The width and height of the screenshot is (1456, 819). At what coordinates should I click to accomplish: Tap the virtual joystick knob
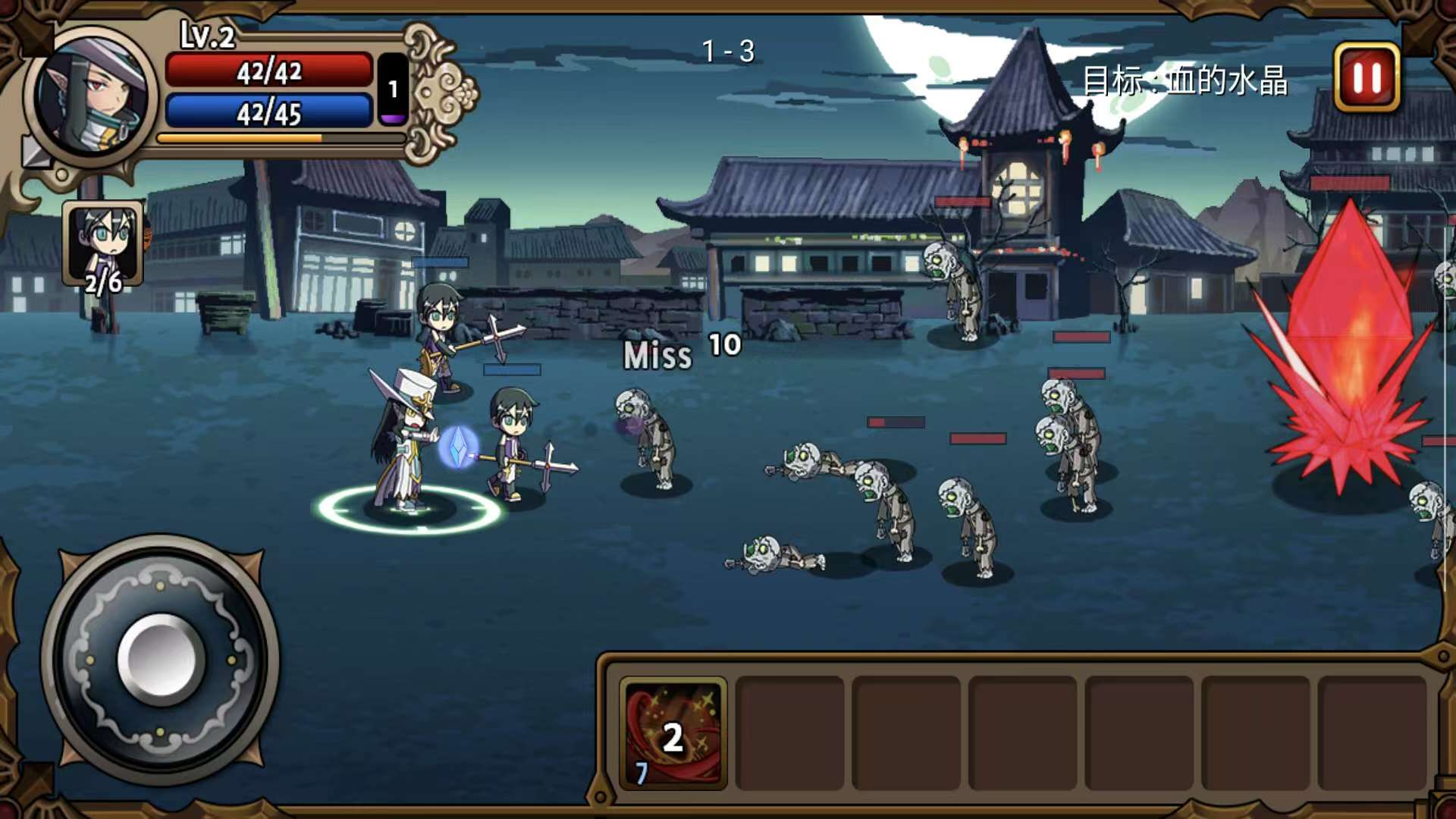coord(161,658)
